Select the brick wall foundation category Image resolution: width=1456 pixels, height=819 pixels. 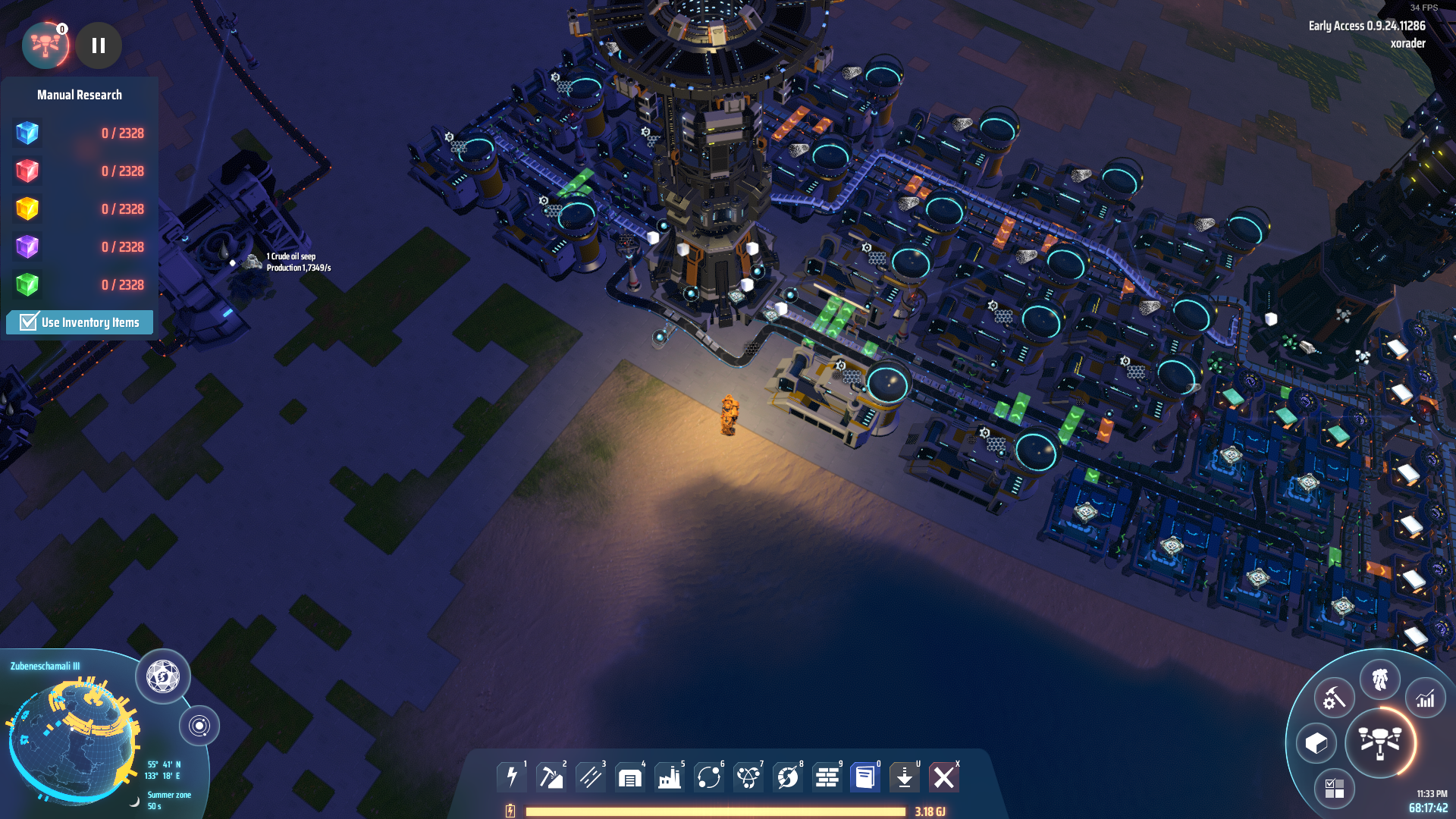(x=827, y=777)
